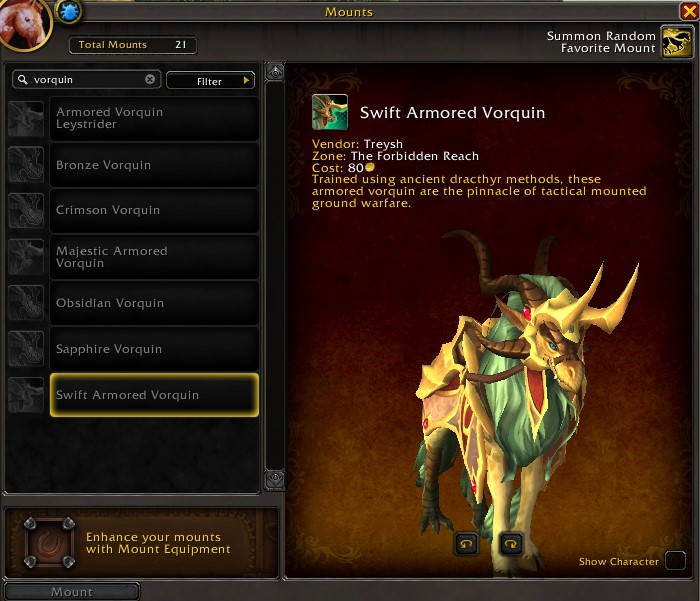
Task: Select the Obsidian Vorquin mount
Action: point(154,303)
